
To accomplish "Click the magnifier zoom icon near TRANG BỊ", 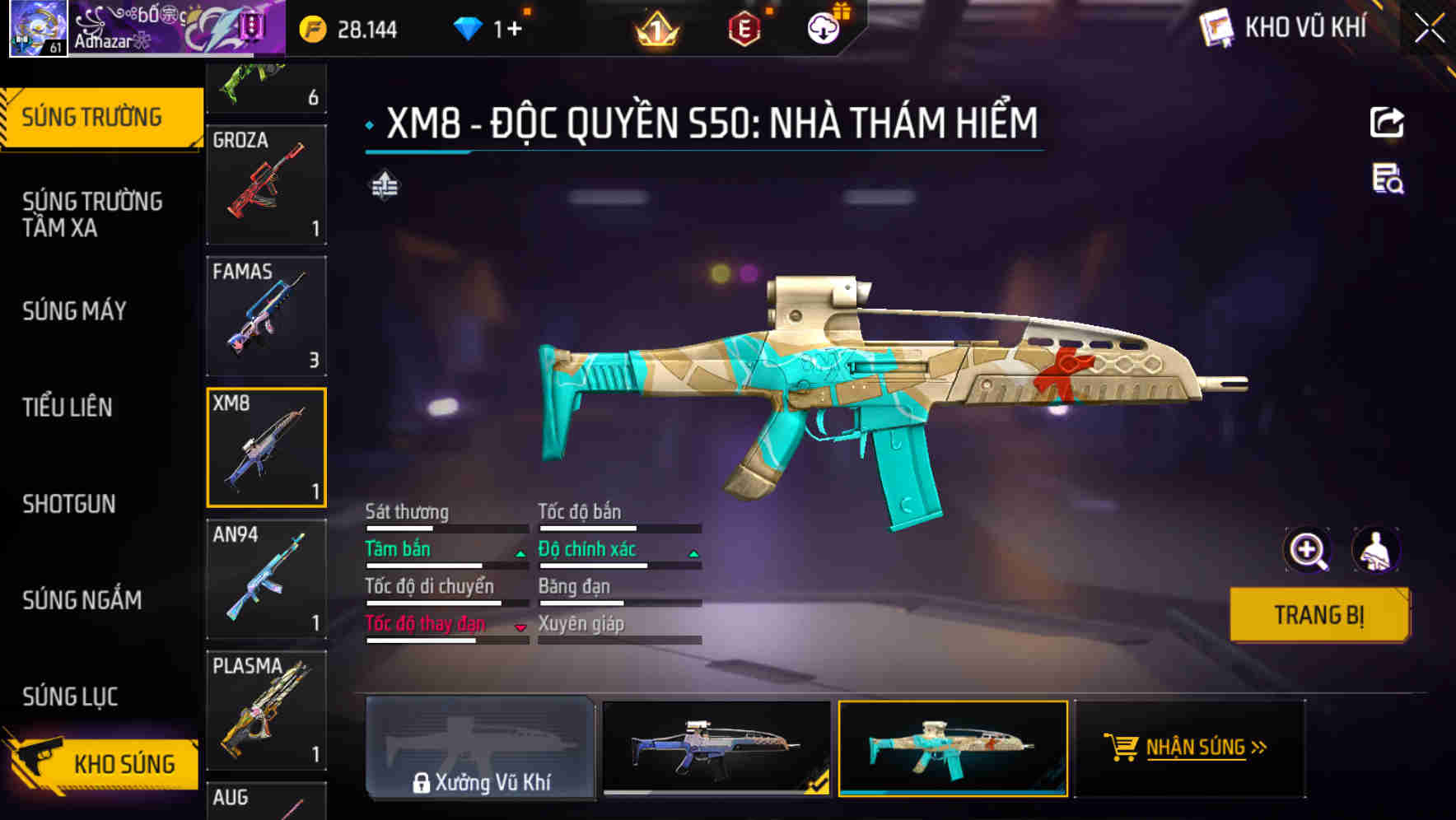I will pos(1309,550).
